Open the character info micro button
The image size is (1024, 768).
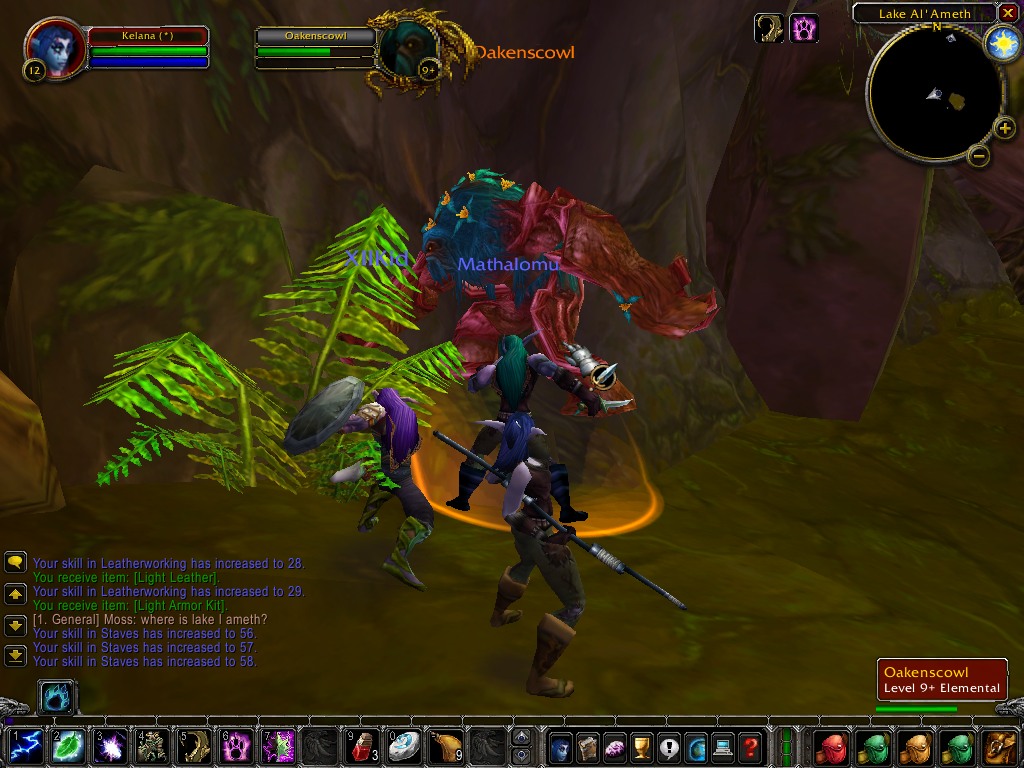[561, 746]
